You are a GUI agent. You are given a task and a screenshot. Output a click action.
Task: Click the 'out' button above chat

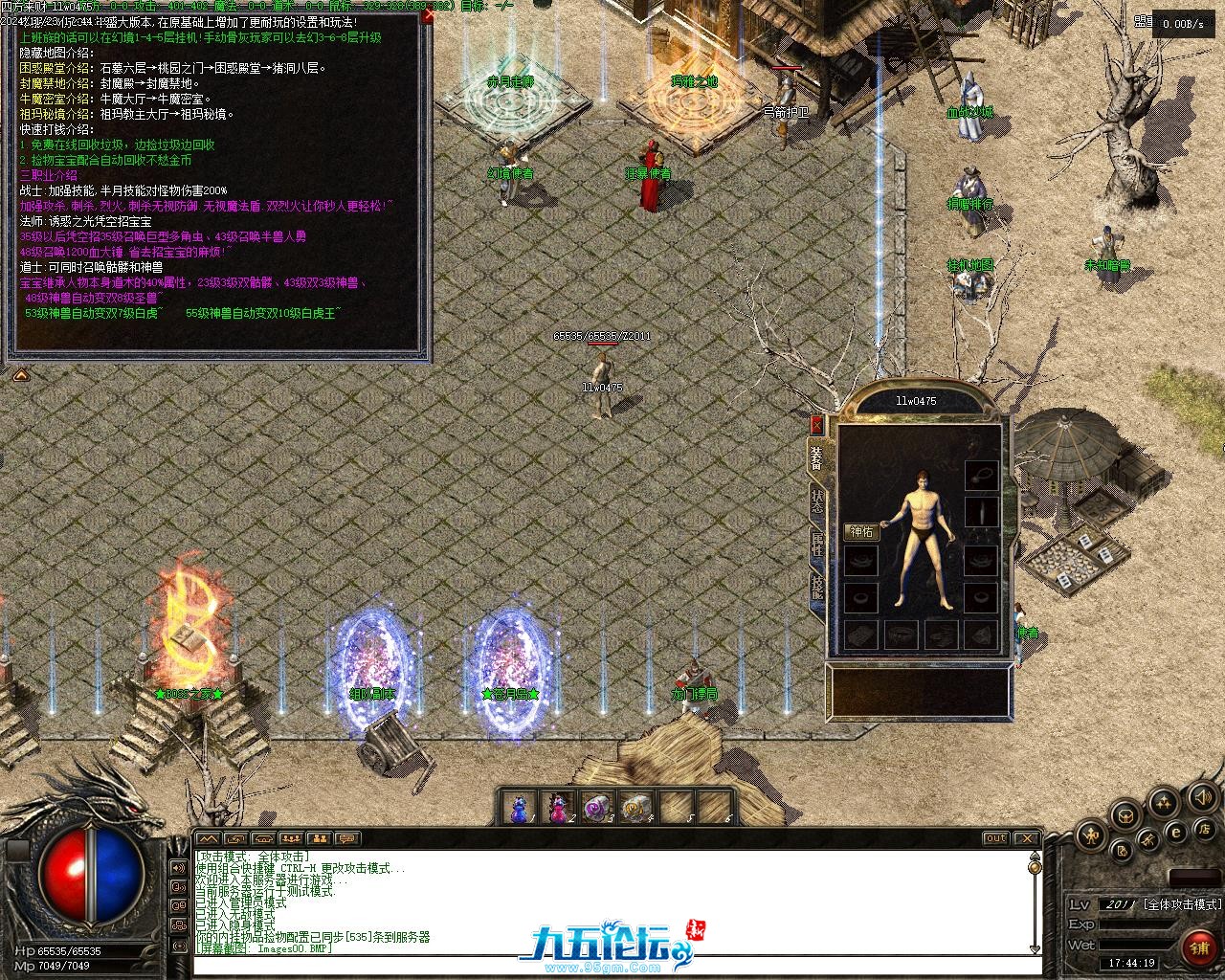996,838
